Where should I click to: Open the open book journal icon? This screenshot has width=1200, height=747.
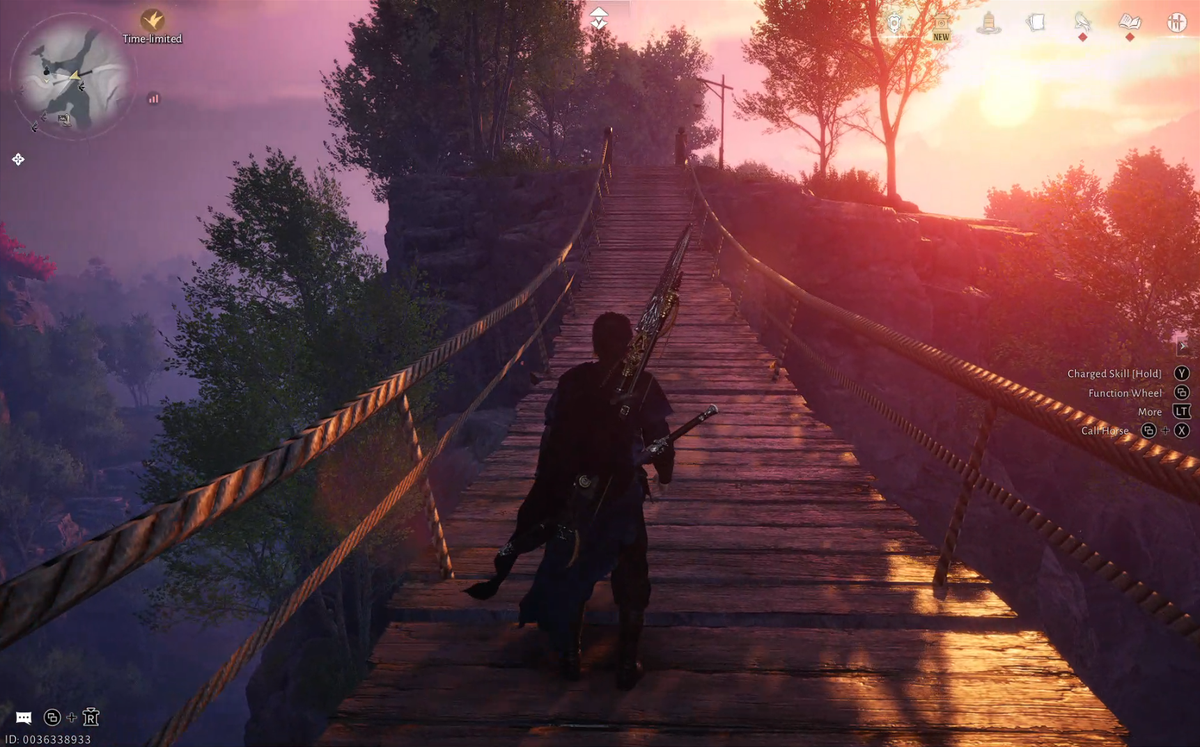point(1130,21)
